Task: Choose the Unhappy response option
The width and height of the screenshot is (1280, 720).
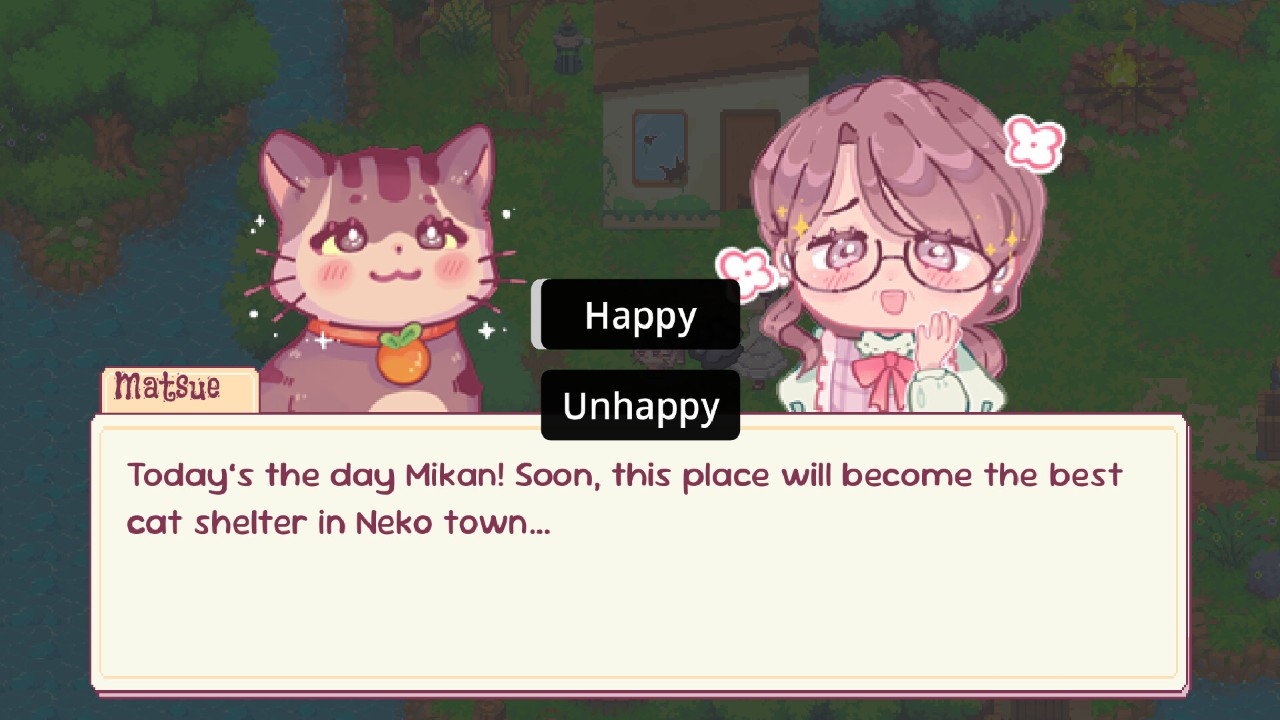Action: coord(640,406)
